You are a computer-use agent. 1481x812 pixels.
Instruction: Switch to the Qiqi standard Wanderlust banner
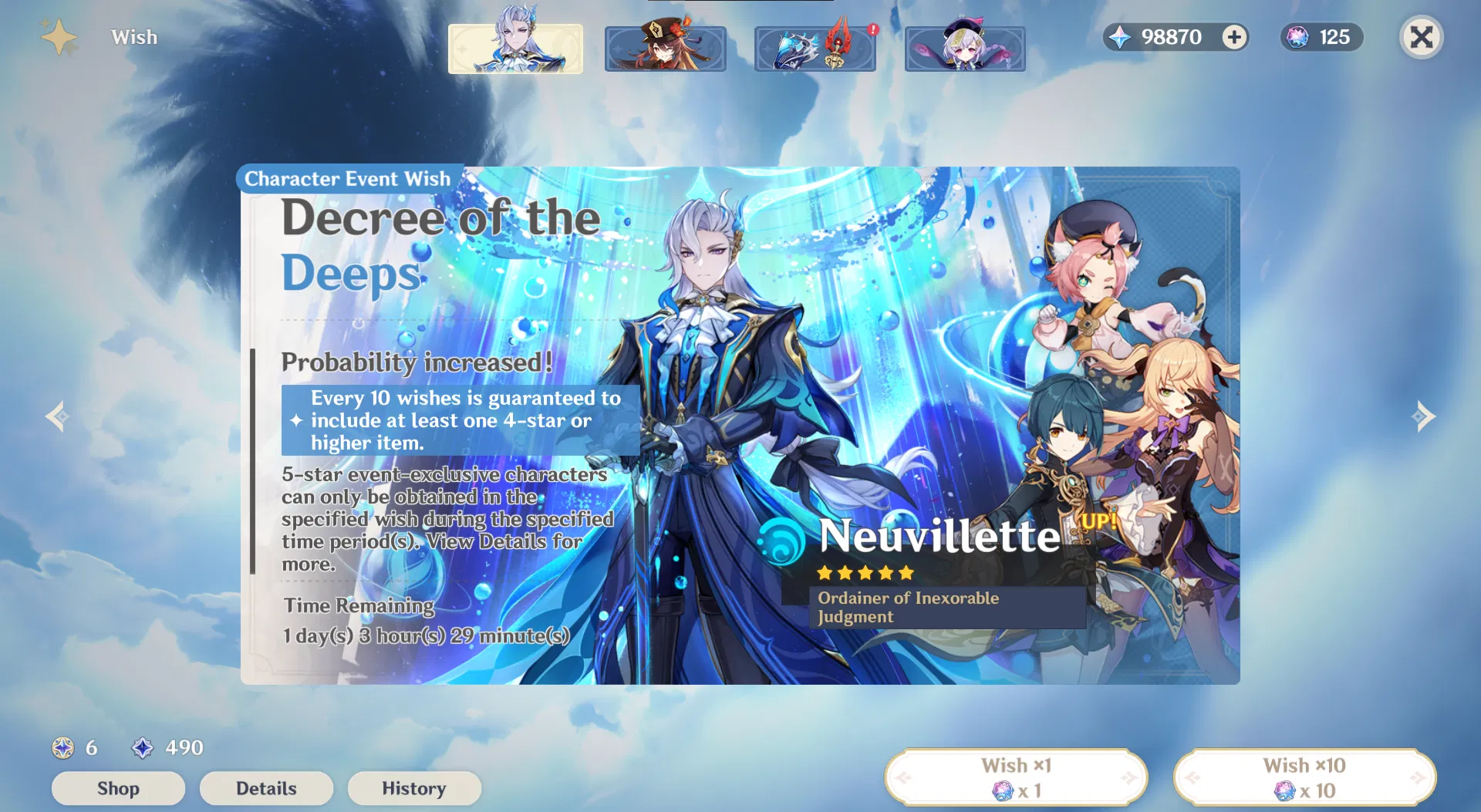[965, 49]
